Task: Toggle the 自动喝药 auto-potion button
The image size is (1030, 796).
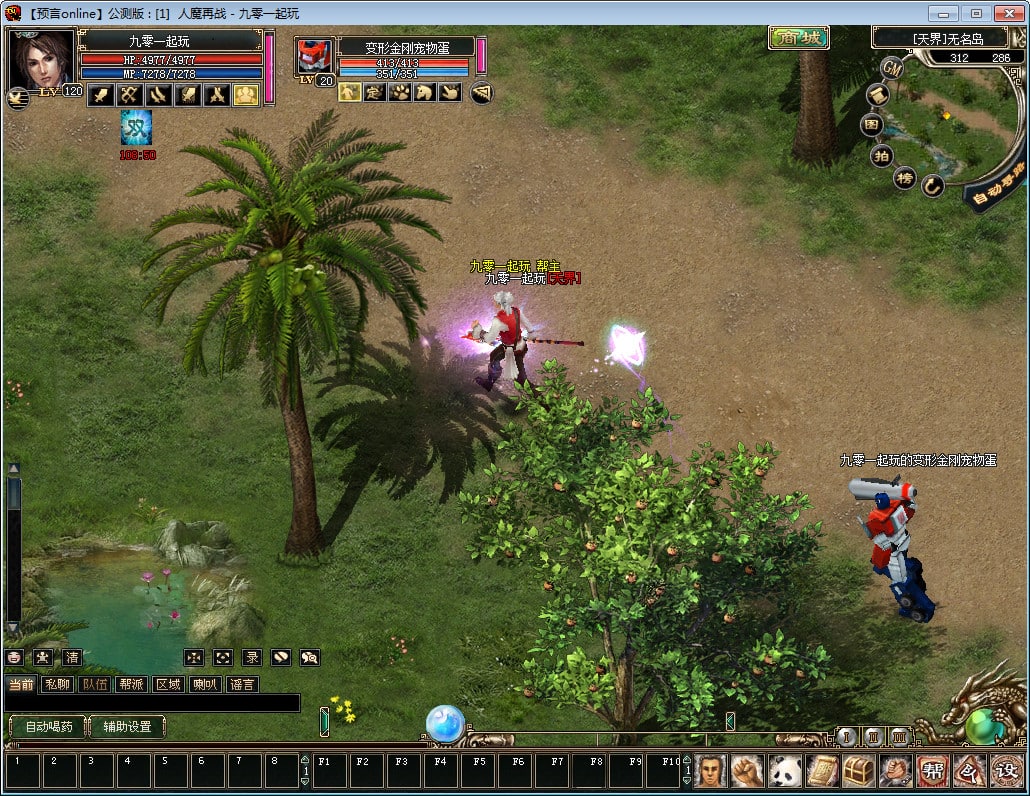Action: 48,727
